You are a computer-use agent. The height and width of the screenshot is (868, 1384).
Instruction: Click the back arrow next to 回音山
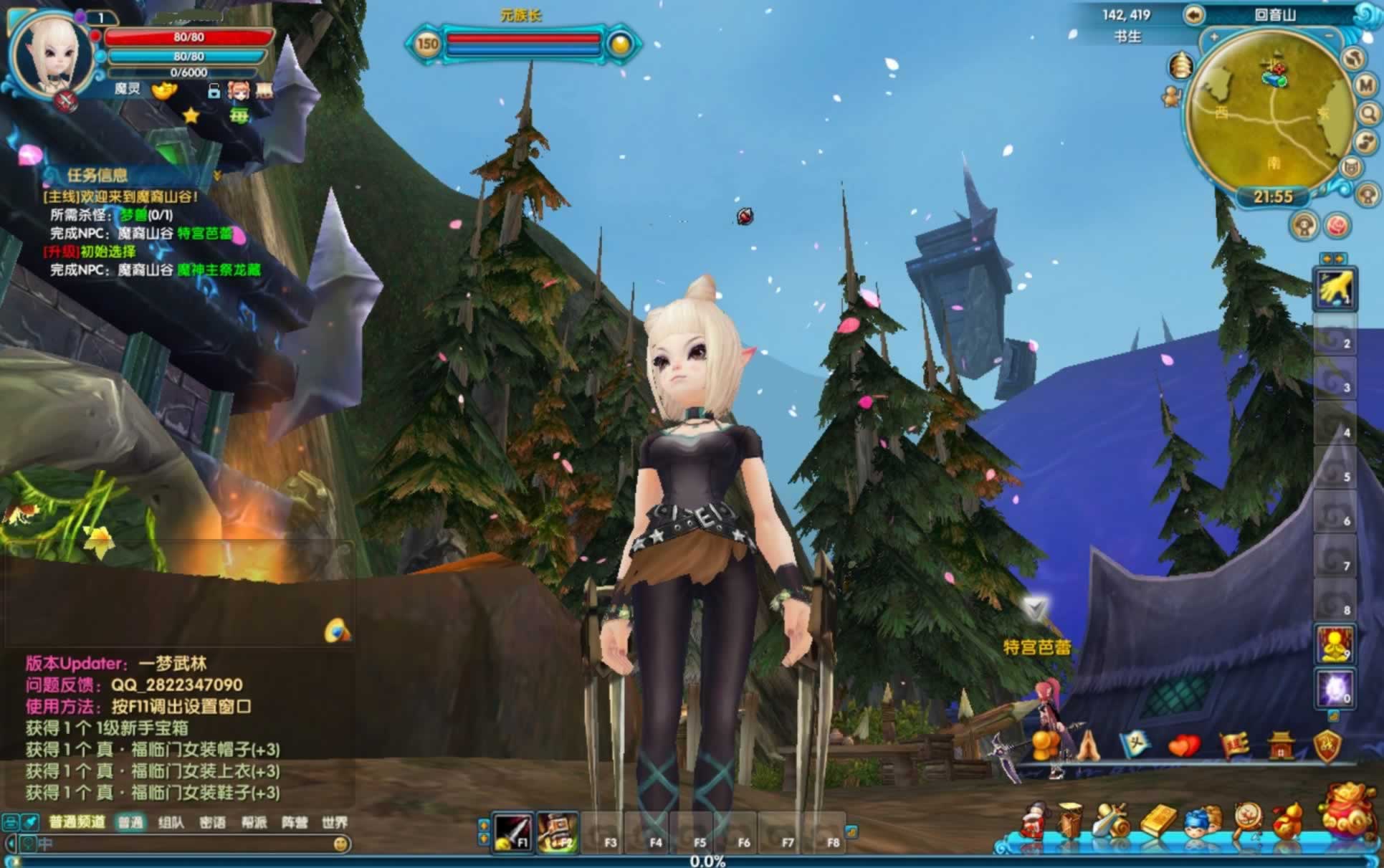[x=1194, y=15]
